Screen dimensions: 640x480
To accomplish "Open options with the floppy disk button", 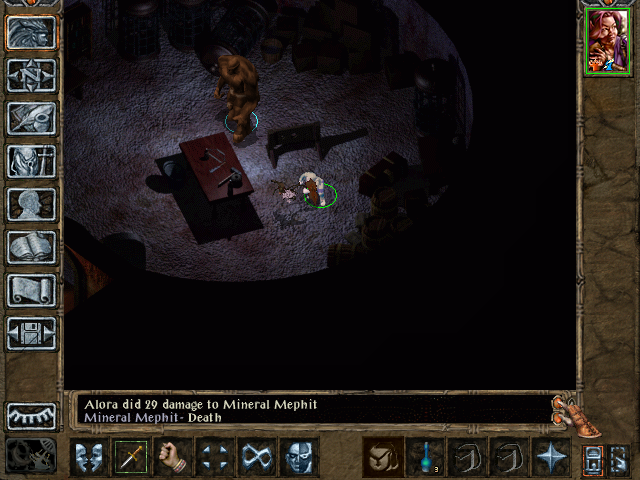I will point(31,333).
